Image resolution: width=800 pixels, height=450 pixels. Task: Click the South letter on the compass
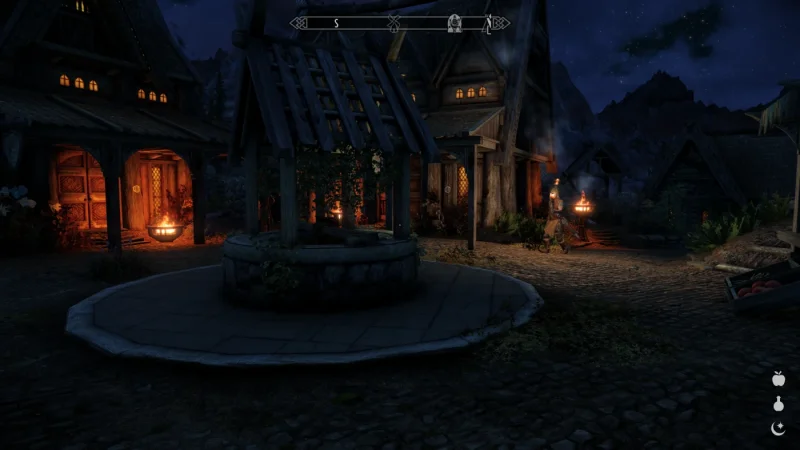[336, 22]
